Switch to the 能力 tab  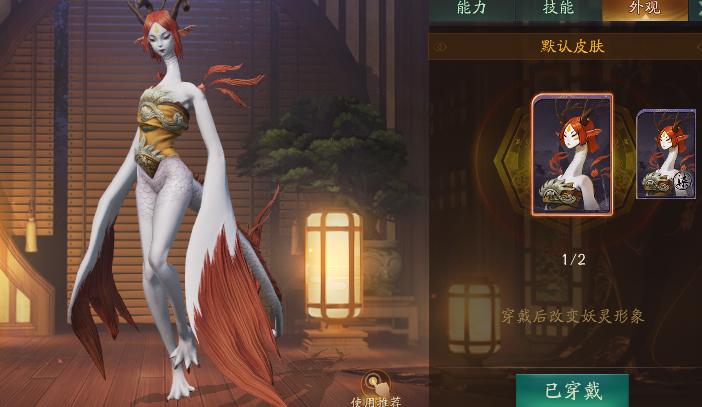pyautogui.click(x=471, y=9)
